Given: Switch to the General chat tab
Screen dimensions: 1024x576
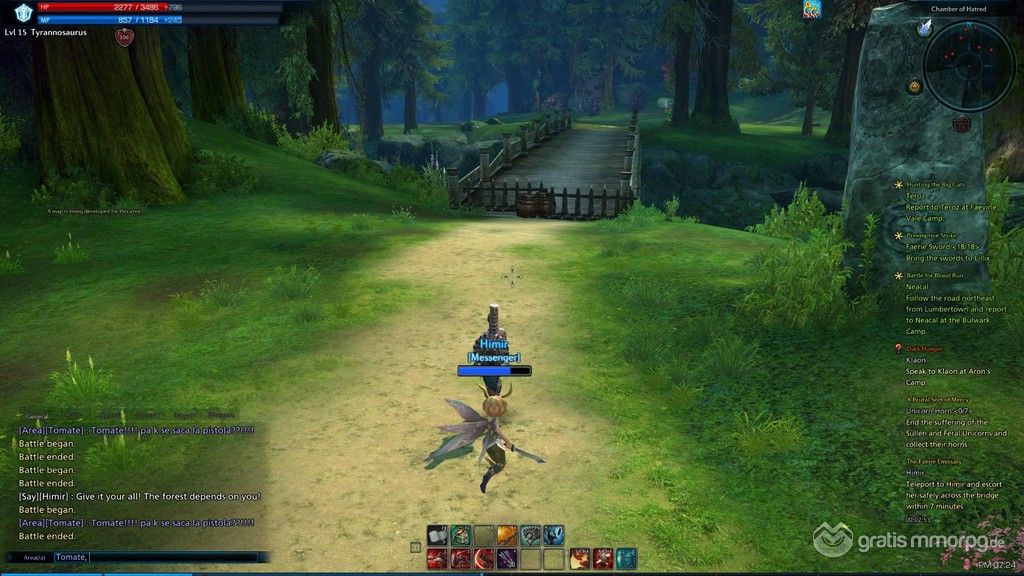Looking at the screenshot, I should pyautogui.click(x=37, y=416).
